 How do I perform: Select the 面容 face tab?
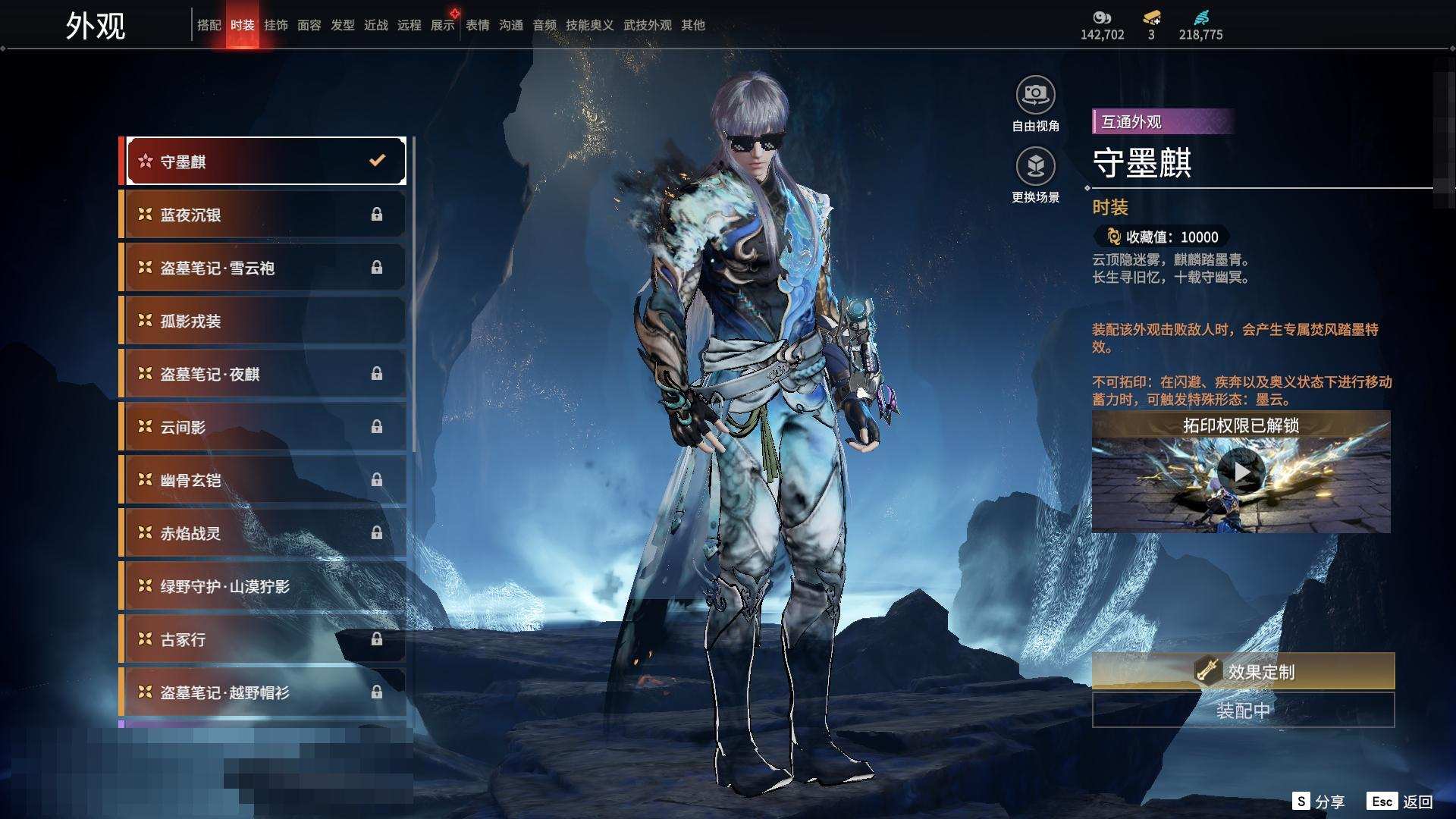coord(309,25)
